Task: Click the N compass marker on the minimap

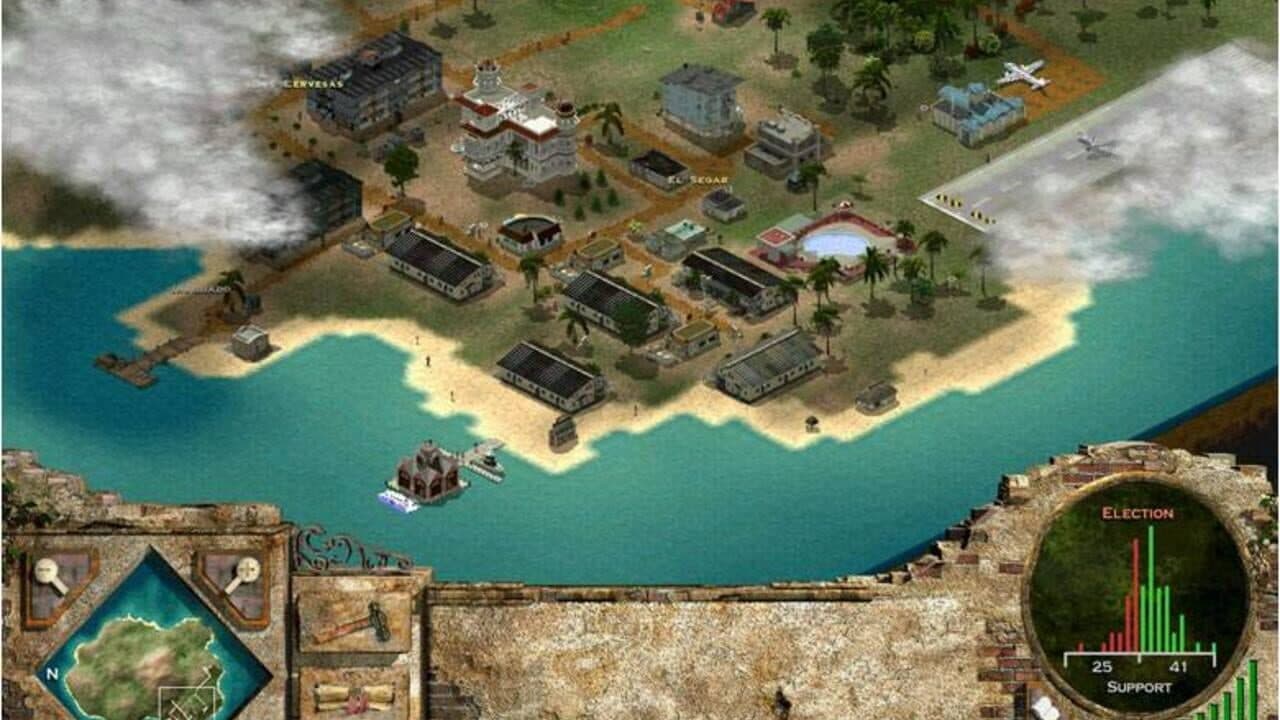Action: pyautogui.click(x=51, y=672)
